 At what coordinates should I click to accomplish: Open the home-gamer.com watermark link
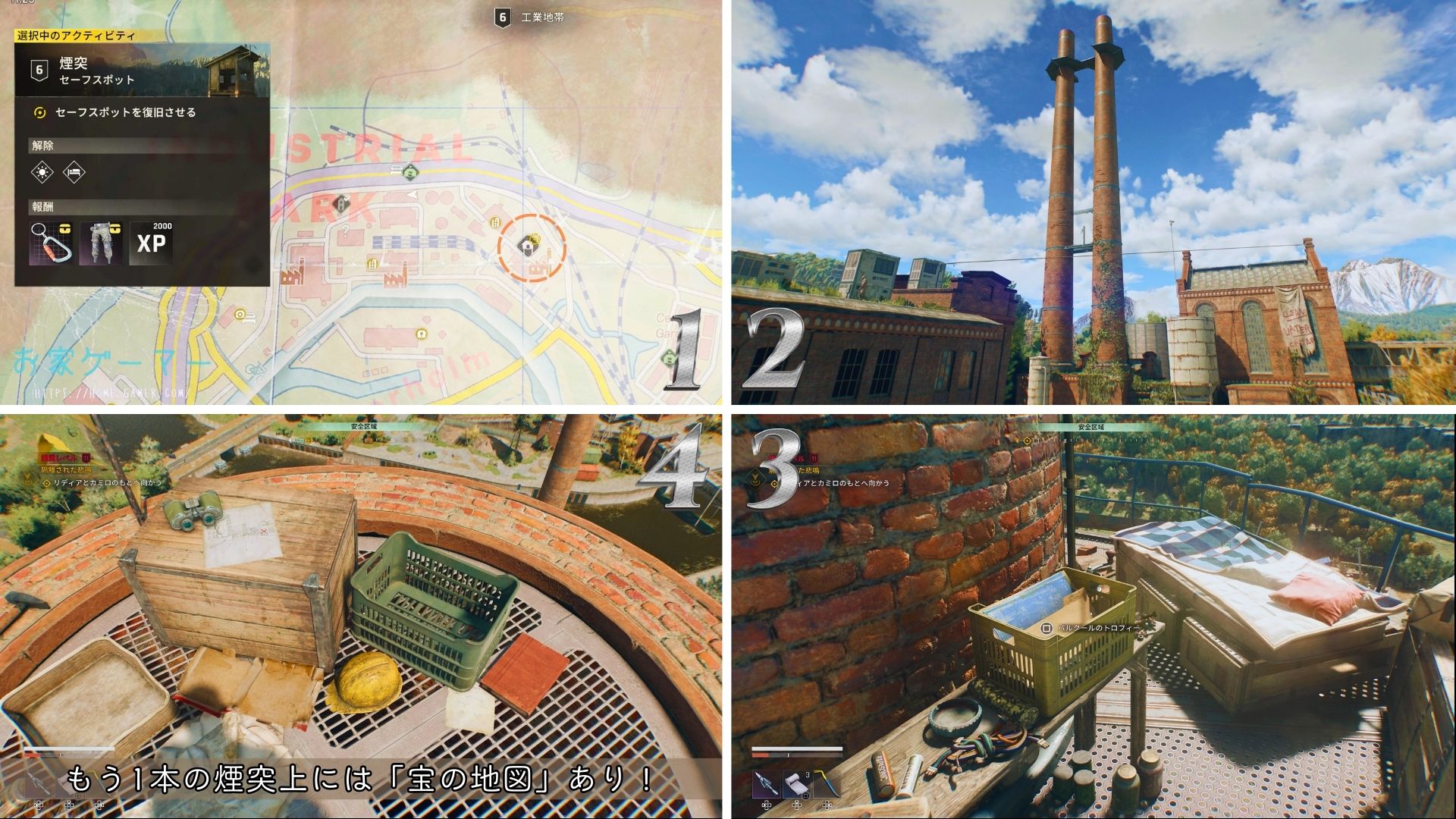[111, 394]
